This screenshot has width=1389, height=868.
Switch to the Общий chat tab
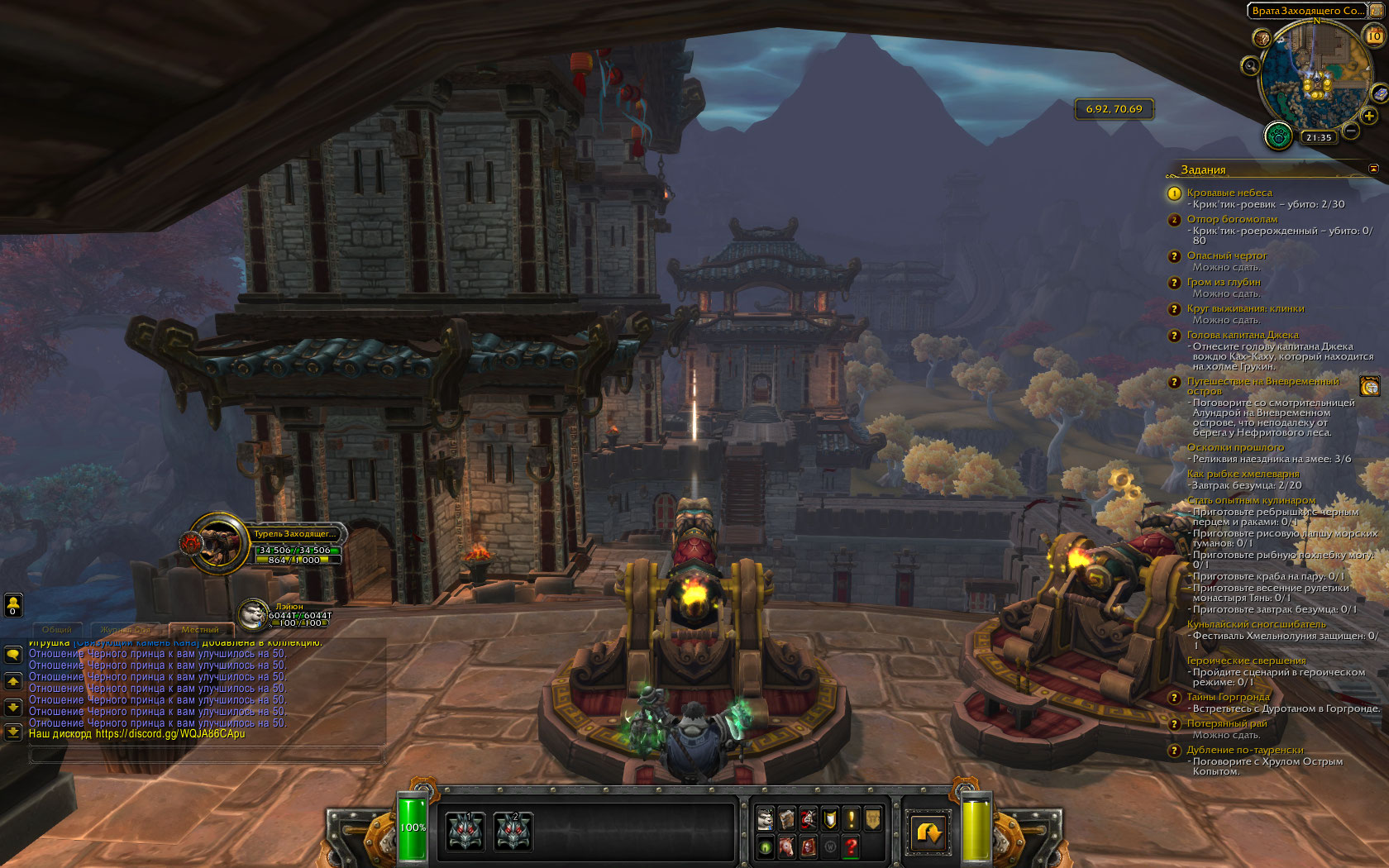tap(57, 630)
